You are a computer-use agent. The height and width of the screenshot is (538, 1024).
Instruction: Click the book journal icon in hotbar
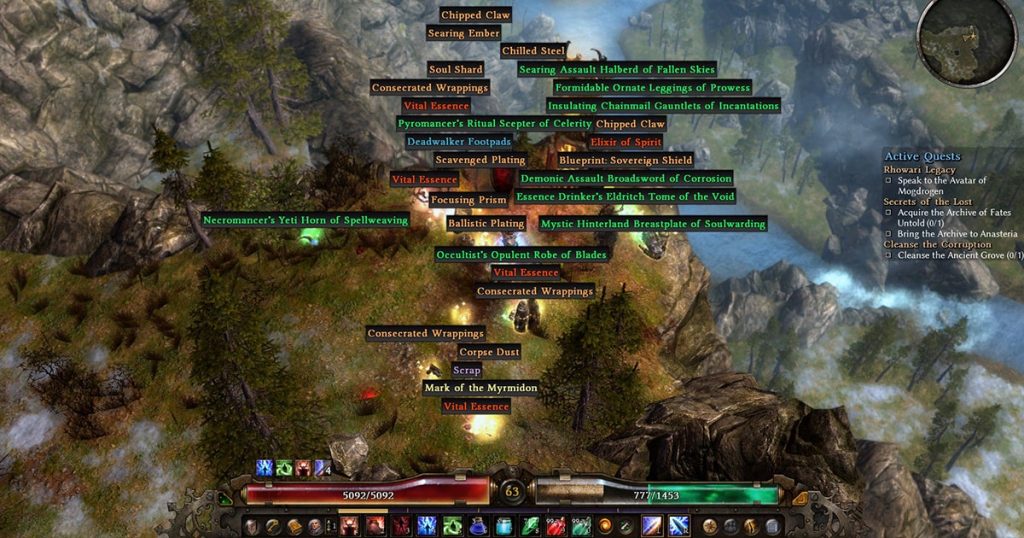294,526
